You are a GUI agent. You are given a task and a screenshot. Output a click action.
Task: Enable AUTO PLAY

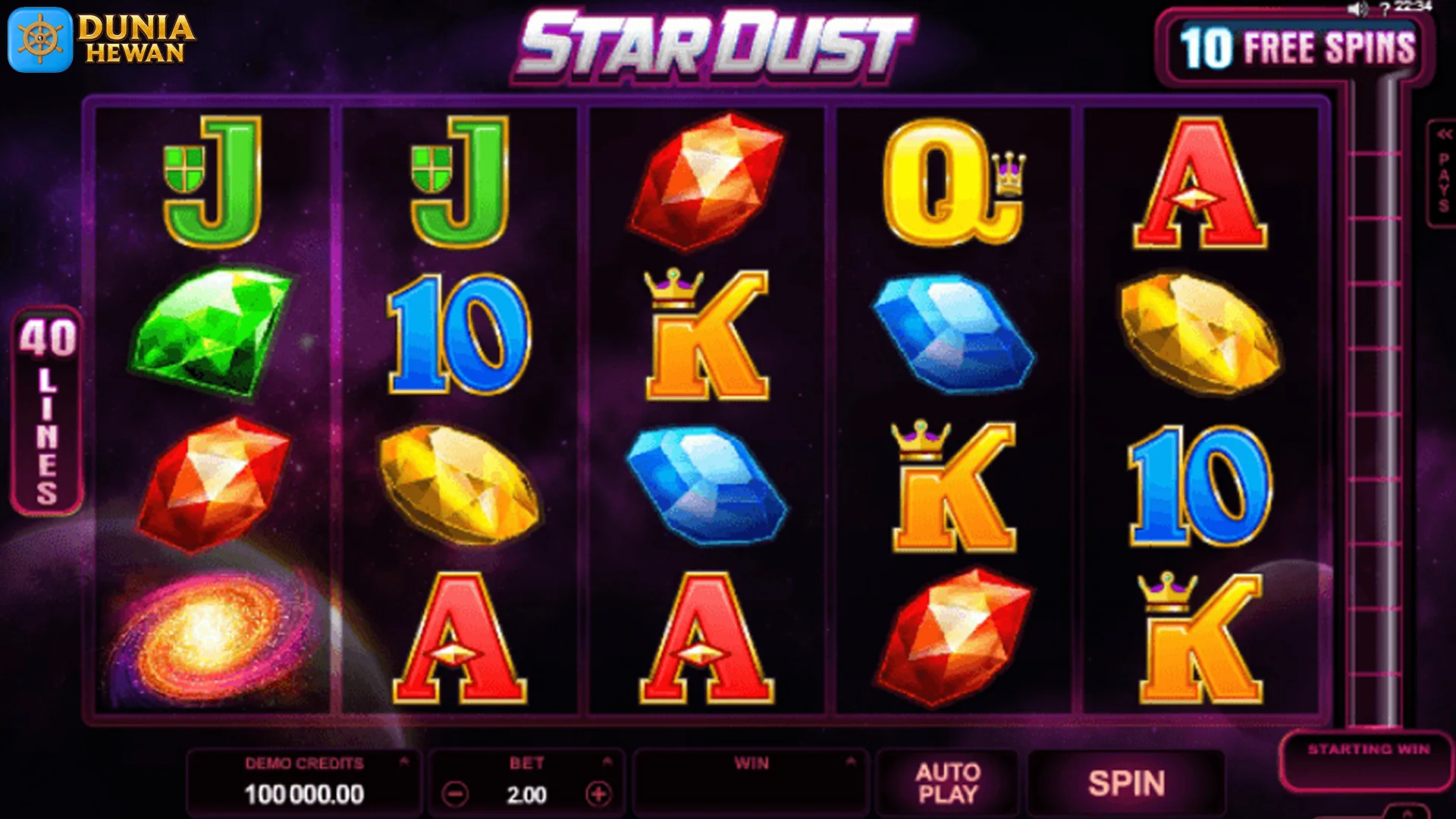tap(950, 783)
